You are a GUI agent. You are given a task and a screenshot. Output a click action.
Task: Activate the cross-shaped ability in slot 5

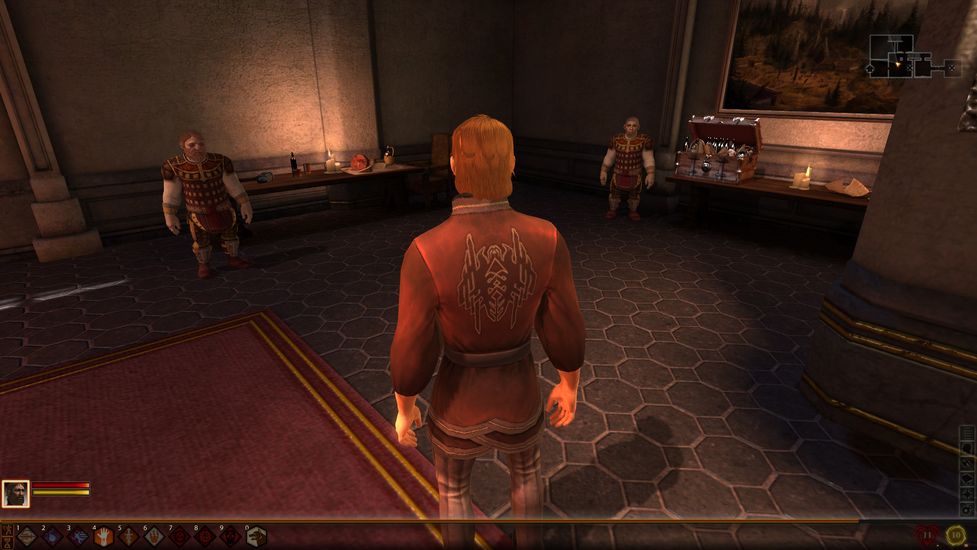point(128,537)
